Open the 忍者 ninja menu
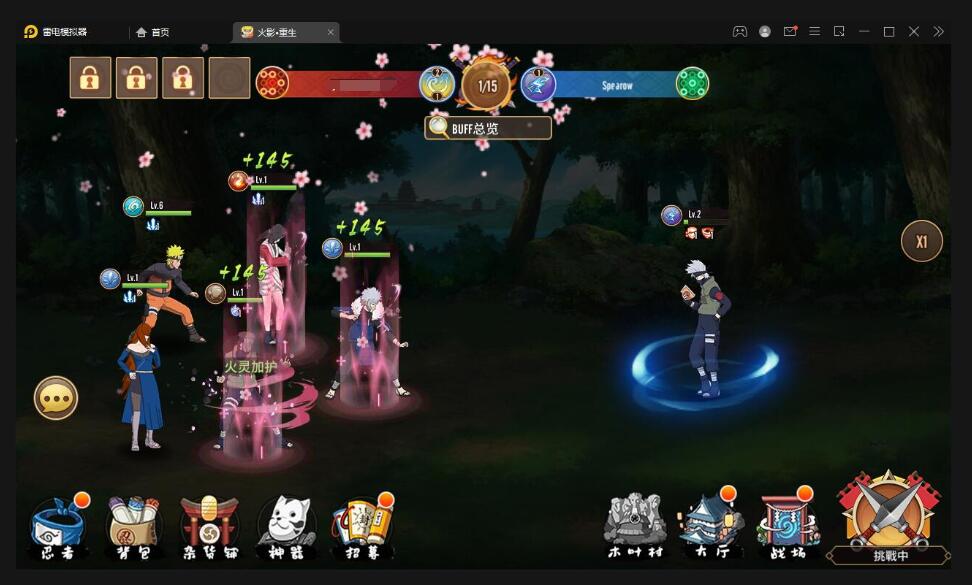The width and height of the screenshot is (972, 585). [x=60, y=527]
